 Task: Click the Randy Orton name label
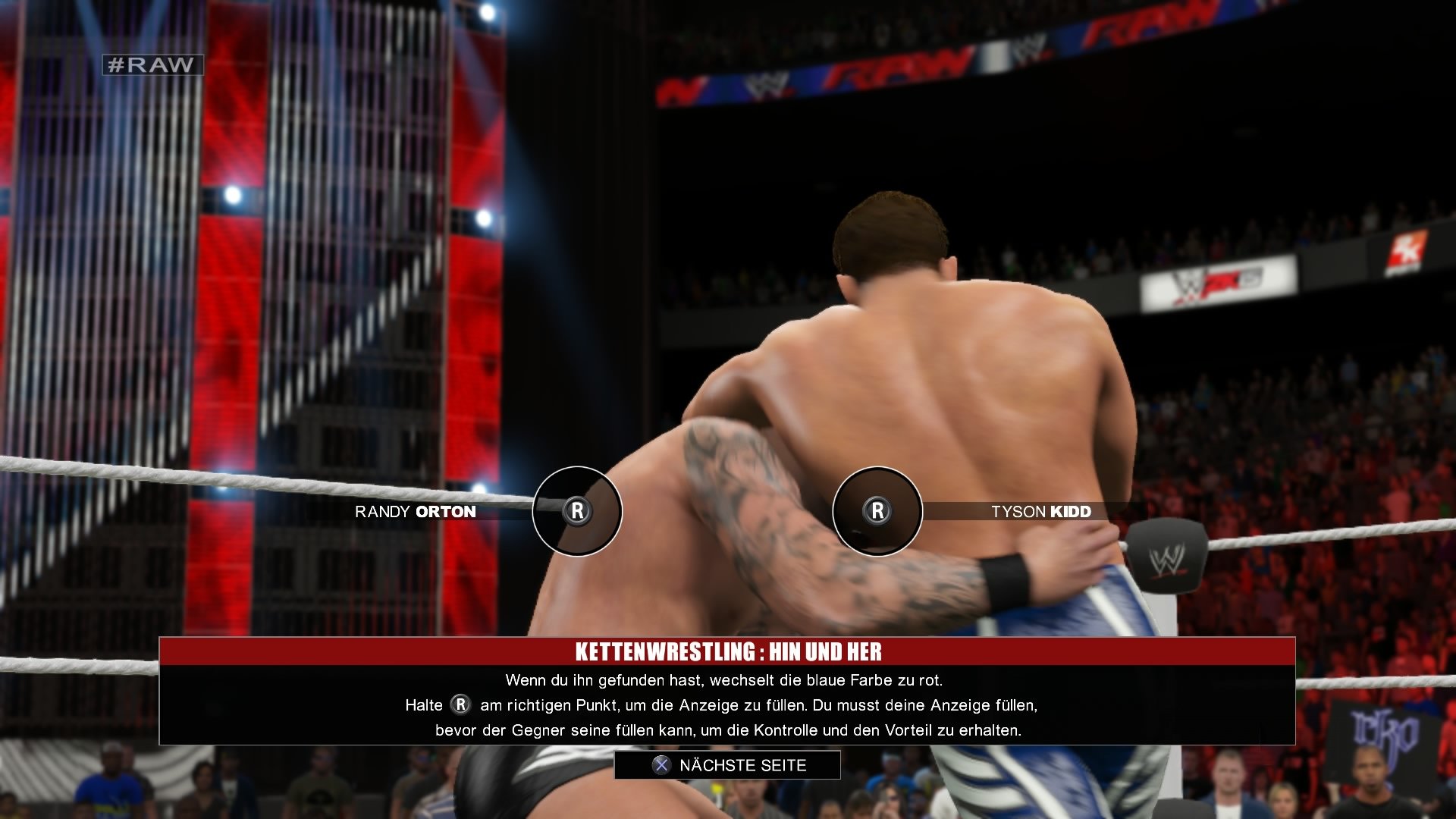pyautogui.click(x=414, y=512)
